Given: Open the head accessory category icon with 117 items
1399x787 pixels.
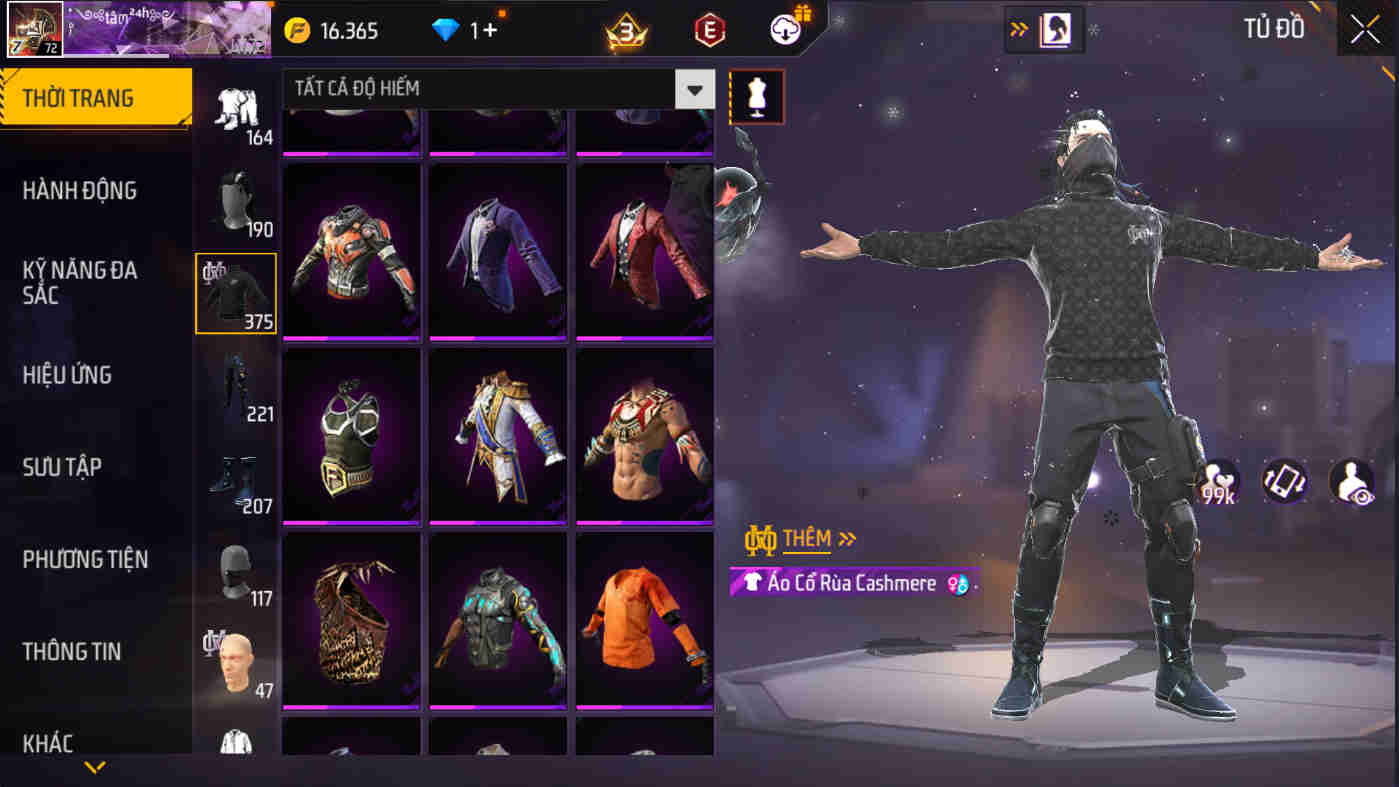Looking at the screenshot, I should pyautogui.click(x=235, y=568).
